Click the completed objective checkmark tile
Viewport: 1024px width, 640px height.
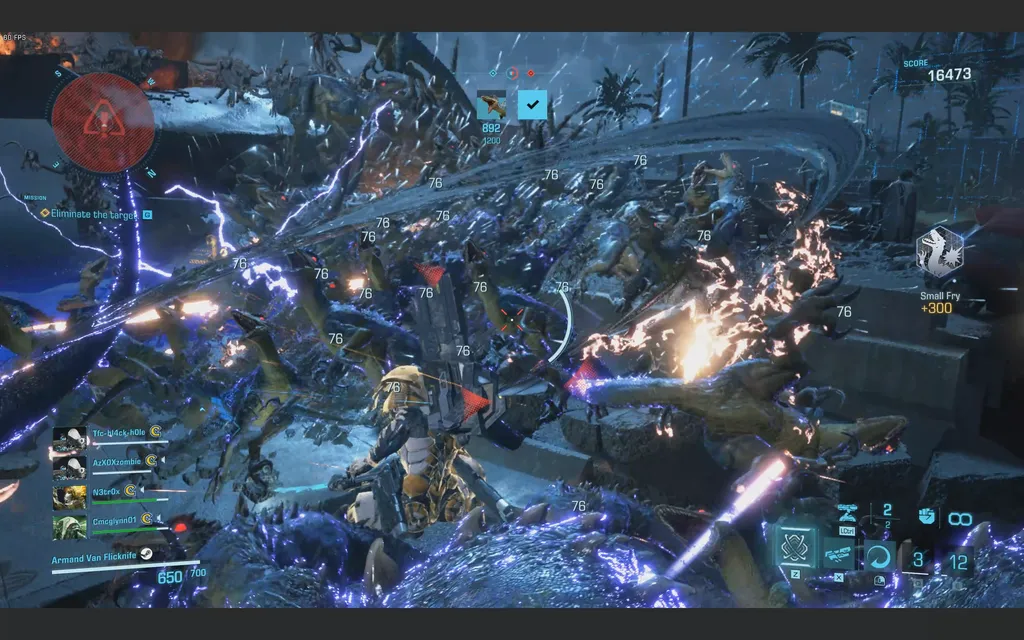pos(532,105)
